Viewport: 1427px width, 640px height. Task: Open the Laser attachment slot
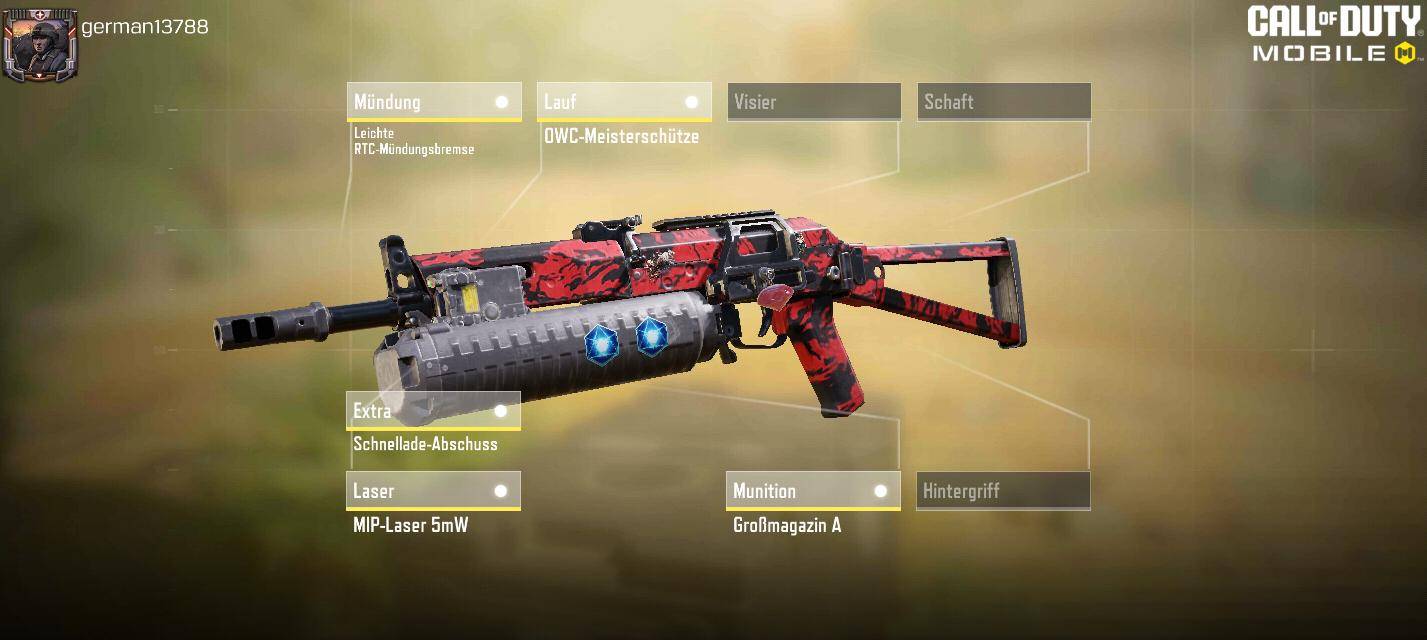(x=433, y=491)
